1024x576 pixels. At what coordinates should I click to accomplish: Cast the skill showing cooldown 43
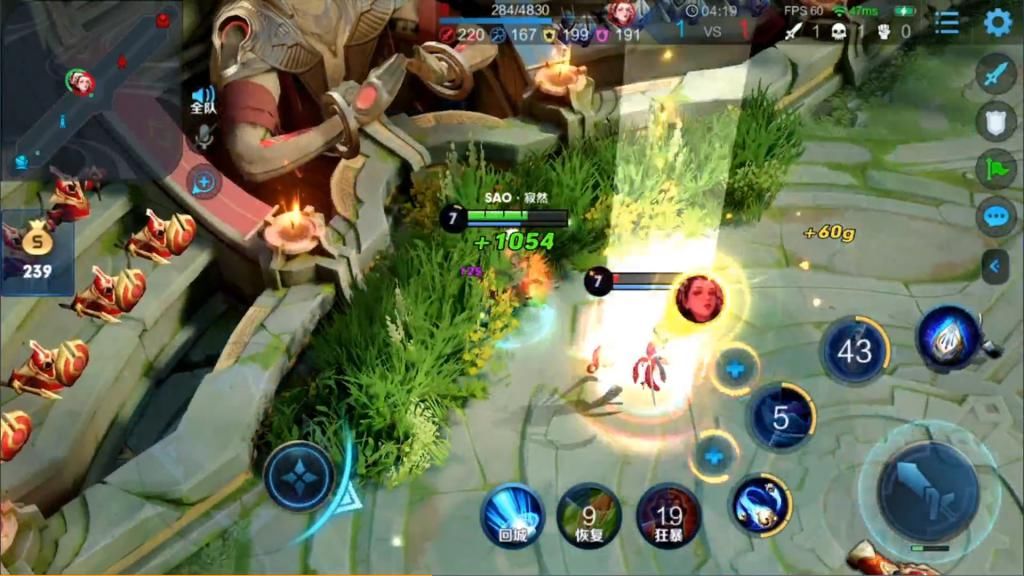(854, 351)
